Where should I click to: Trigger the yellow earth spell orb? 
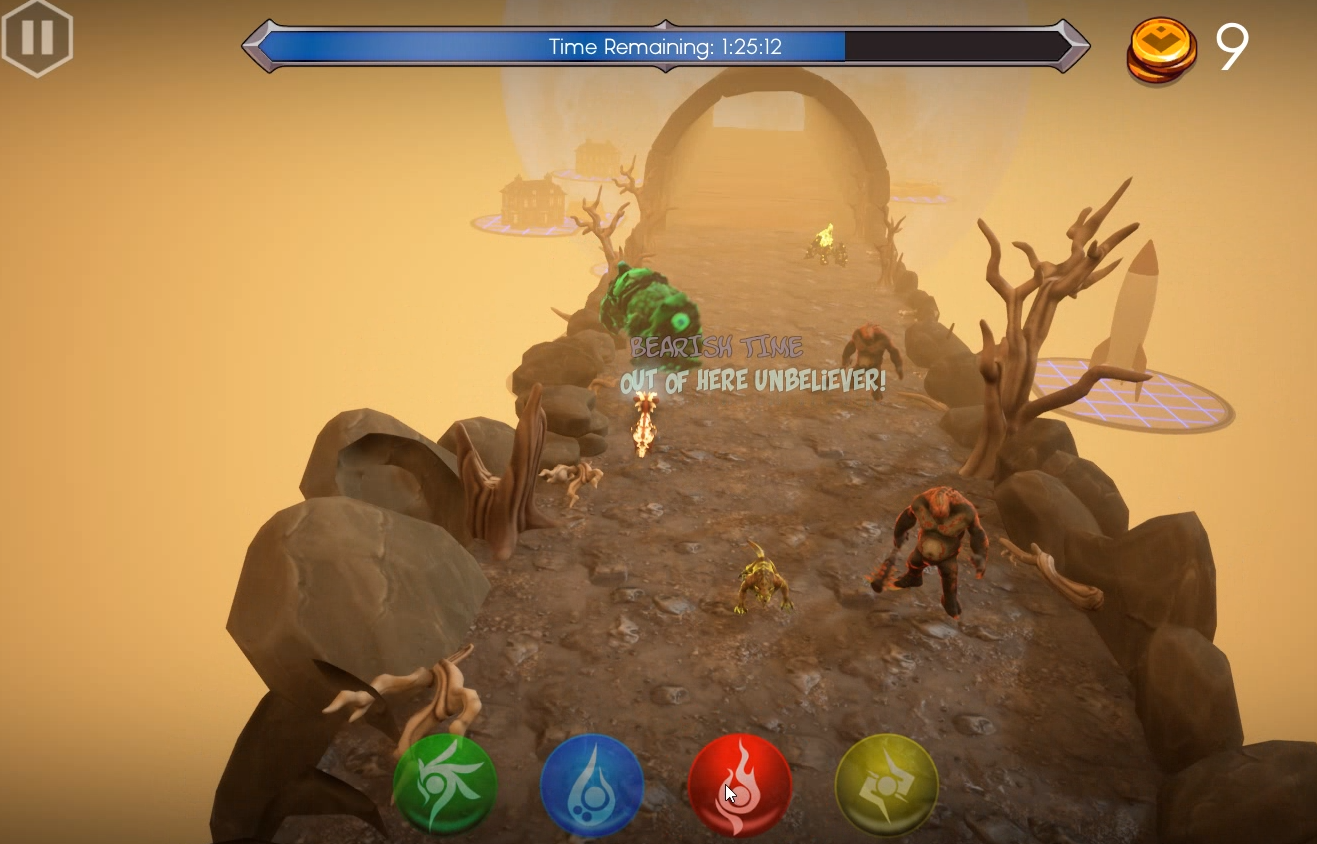point(886,785)
